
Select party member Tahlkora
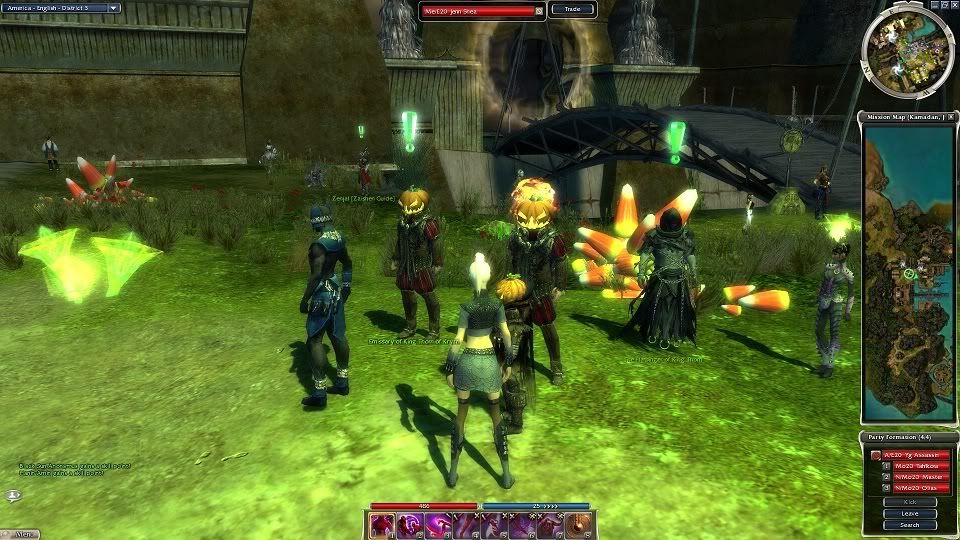[915, 466]
